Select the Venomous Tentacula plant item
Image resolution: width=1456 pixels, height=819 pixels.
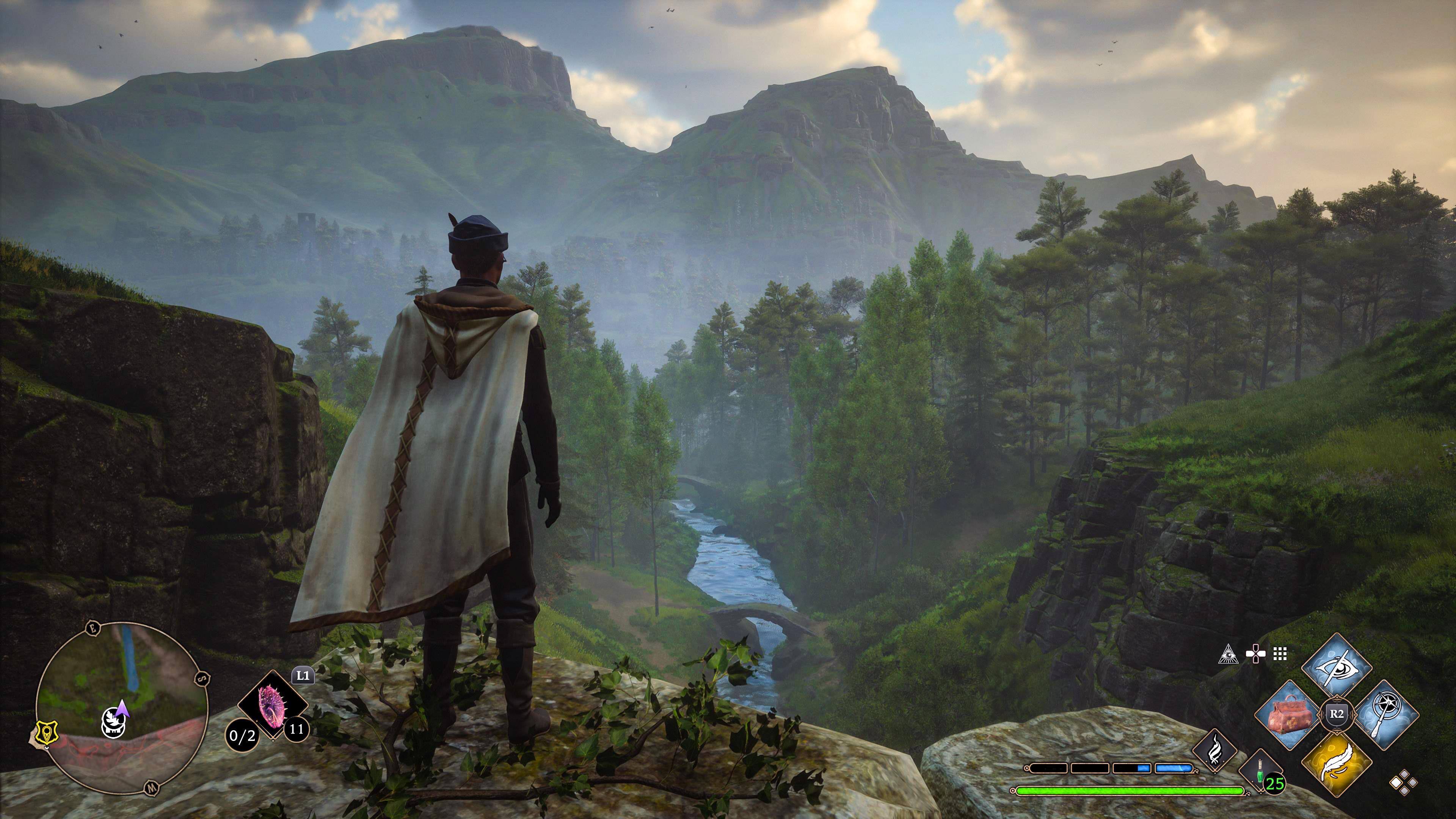[x=273, y=705]
